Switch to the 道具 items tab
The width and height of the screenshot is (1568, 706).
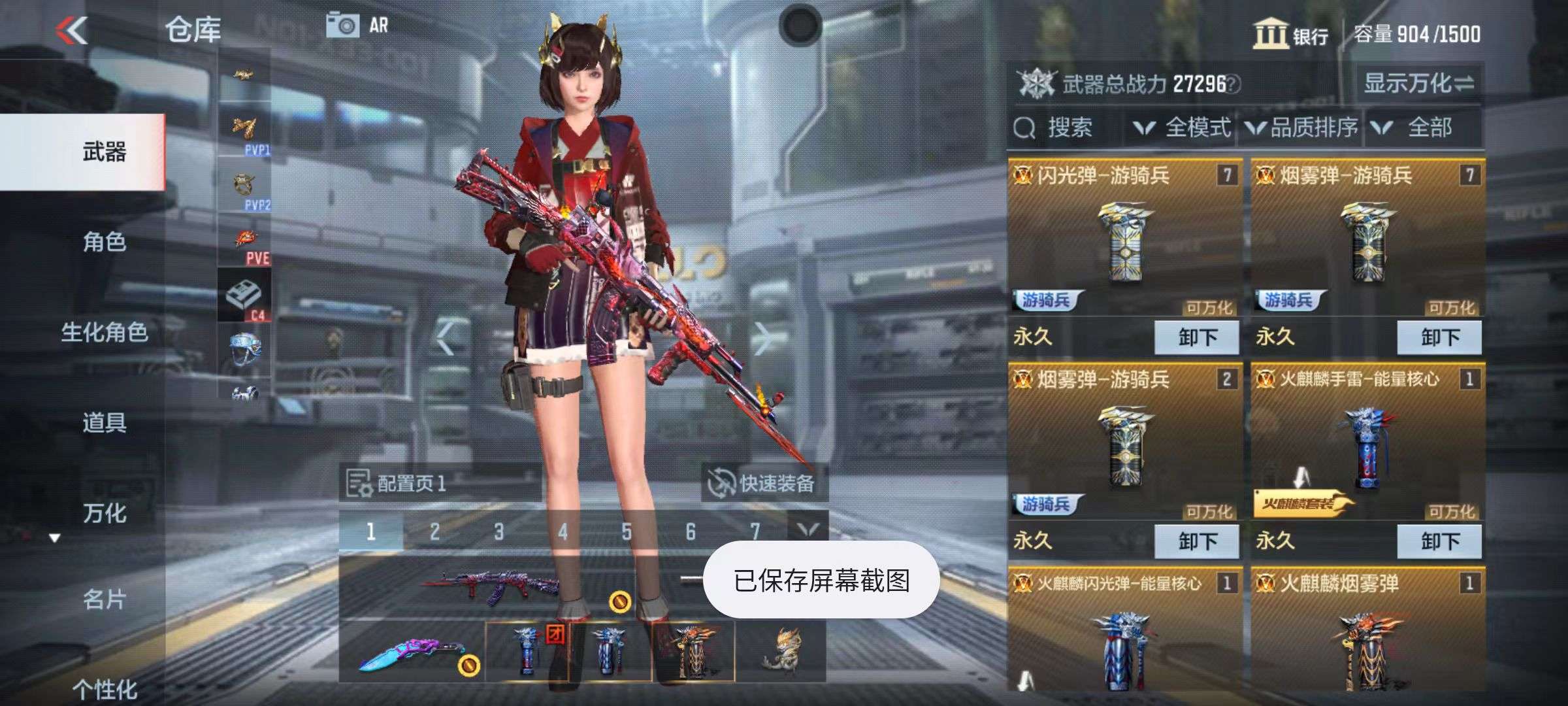click(105, 422)
